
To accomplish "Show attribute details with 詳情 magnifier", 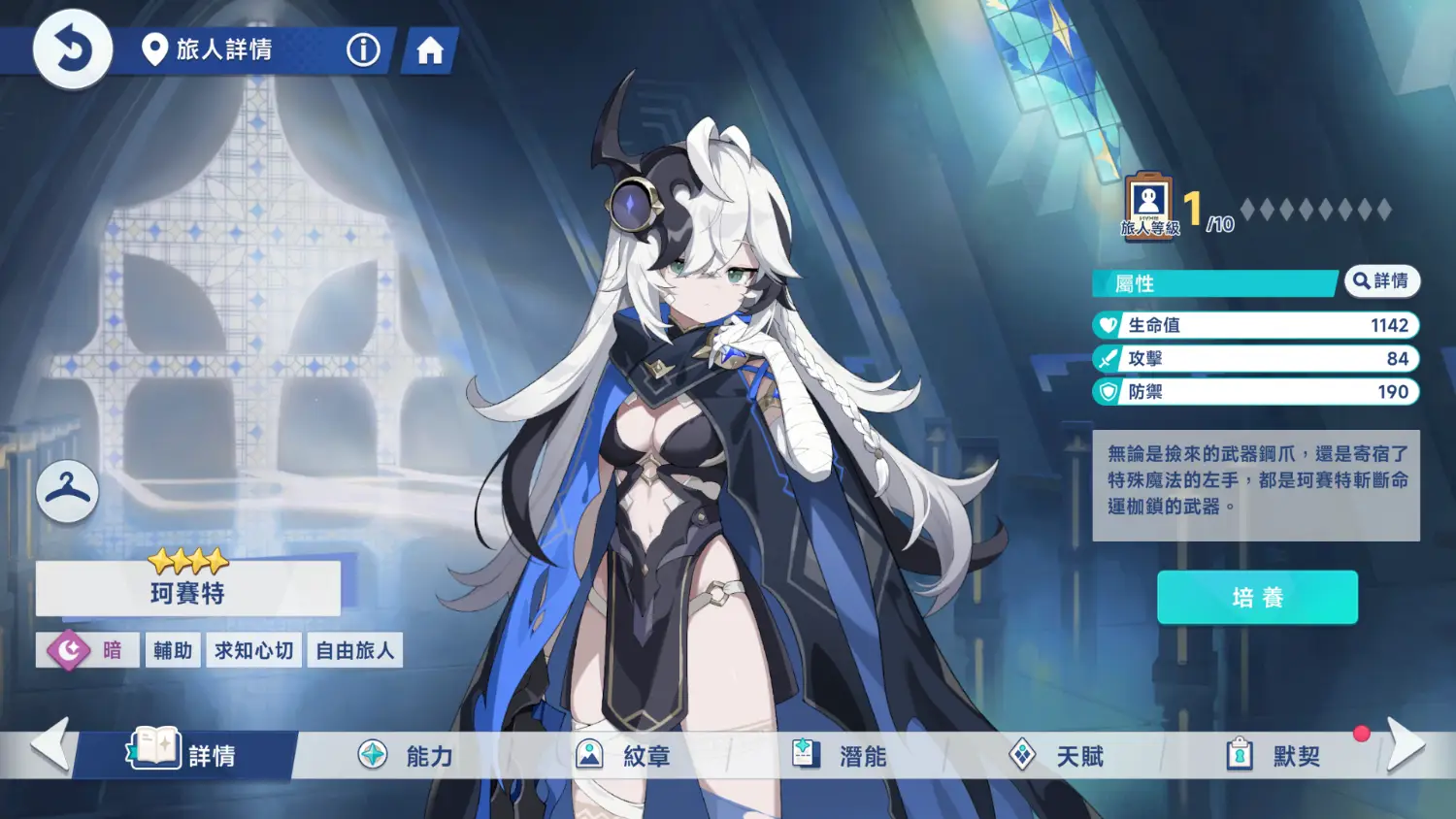I will click(x=1381, y=281).
